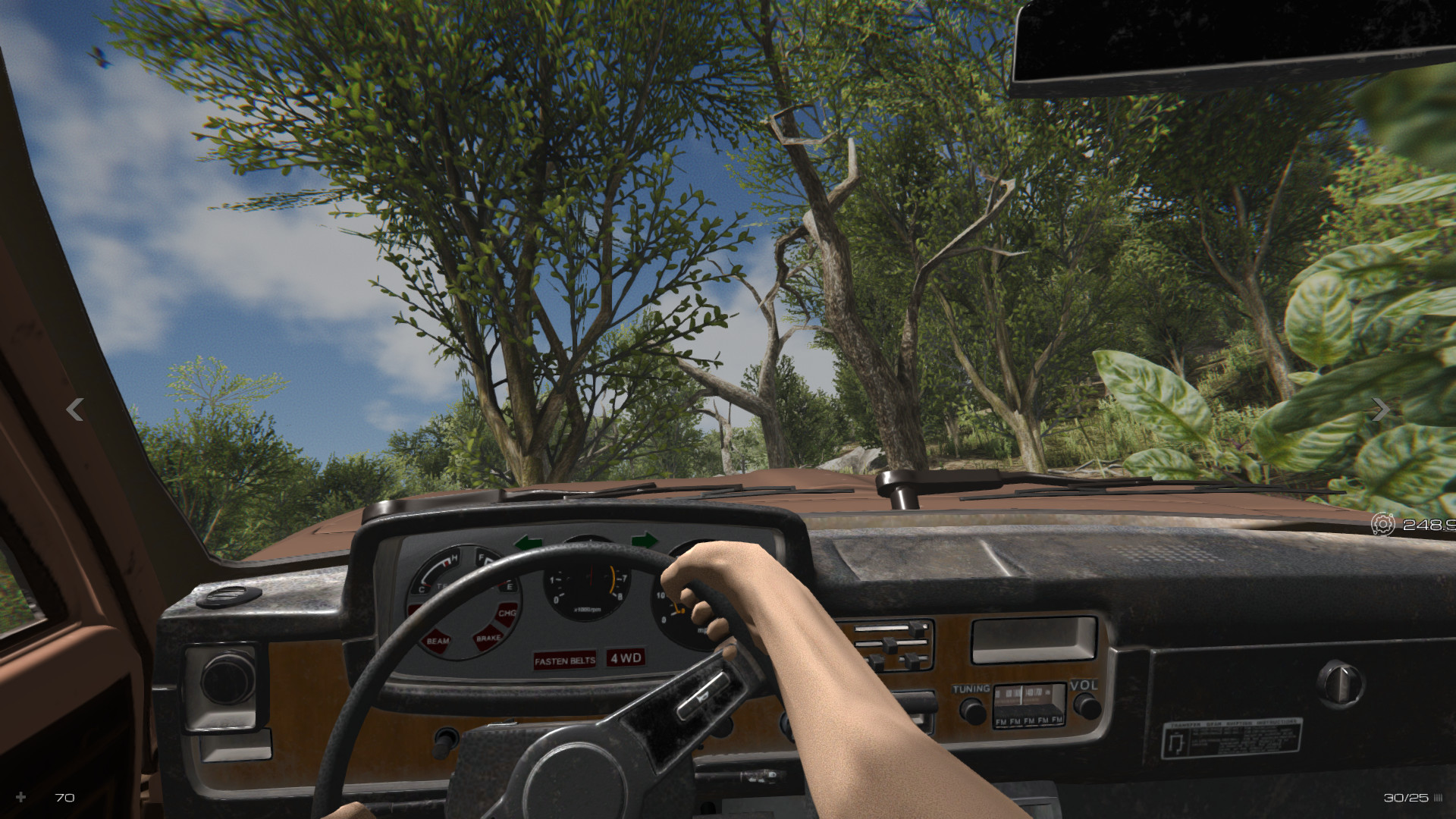
Task: Click the BRAKE warning light
Action: point(488,637)
